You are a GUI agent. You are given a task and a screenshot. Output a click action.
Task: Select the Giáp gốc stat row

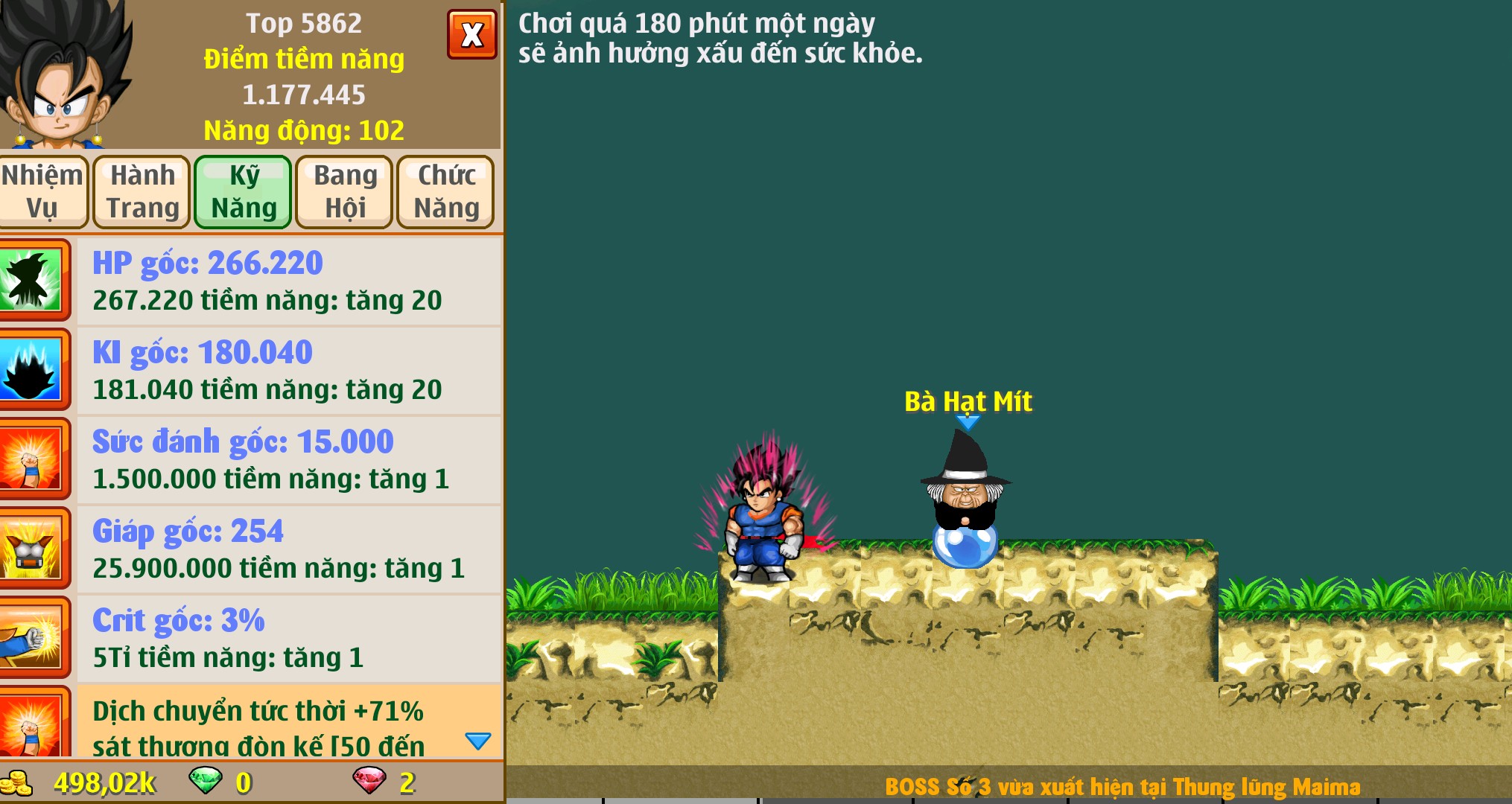click(289, 549)
